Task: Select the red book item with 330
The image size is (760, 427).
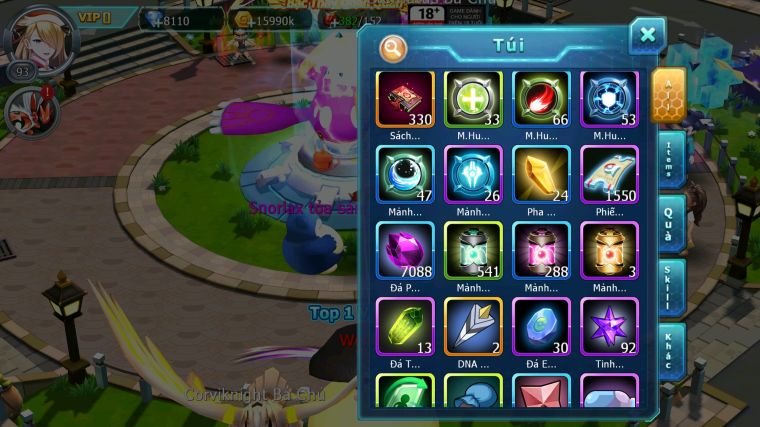Action: tap(405, 99)
